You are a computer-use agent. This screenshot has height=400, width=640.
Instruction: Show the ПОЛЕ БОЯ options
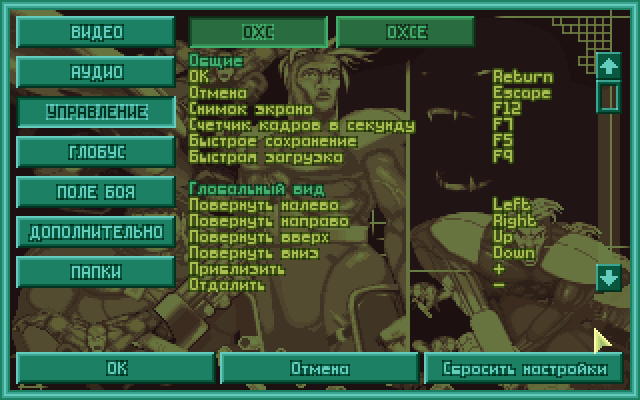click(96, 191)
